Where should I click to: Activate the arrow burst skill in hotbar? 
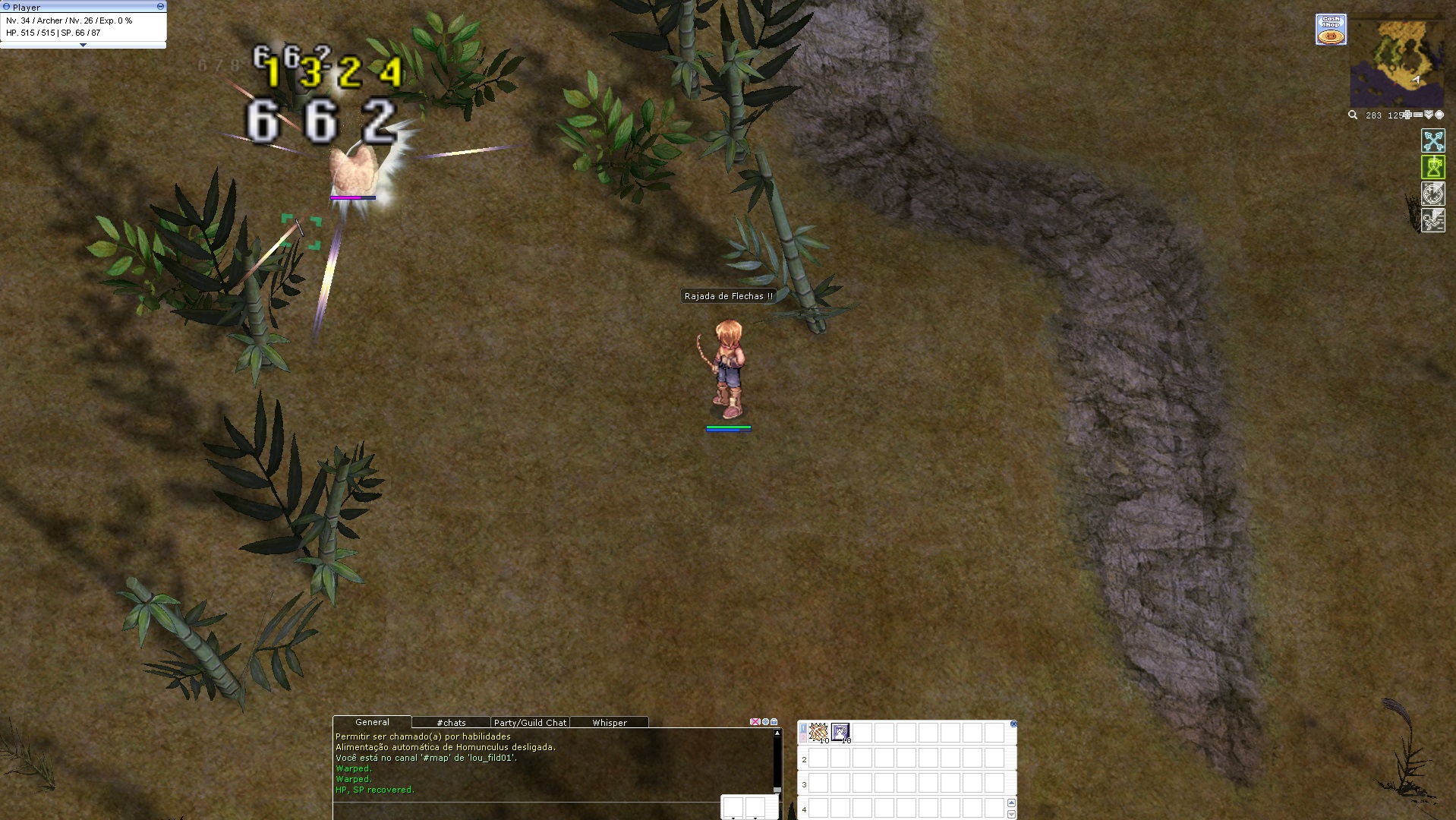(818, 732)
